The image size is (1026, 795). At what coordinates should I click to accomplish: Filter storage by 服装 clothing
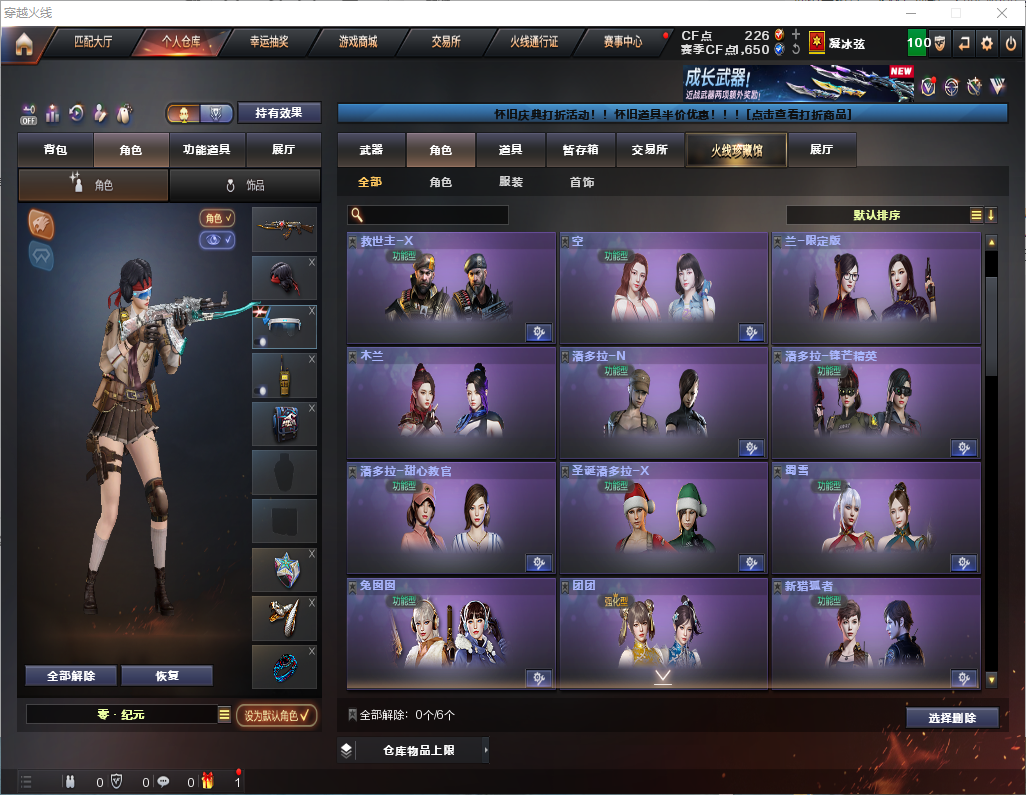[511, 182]
